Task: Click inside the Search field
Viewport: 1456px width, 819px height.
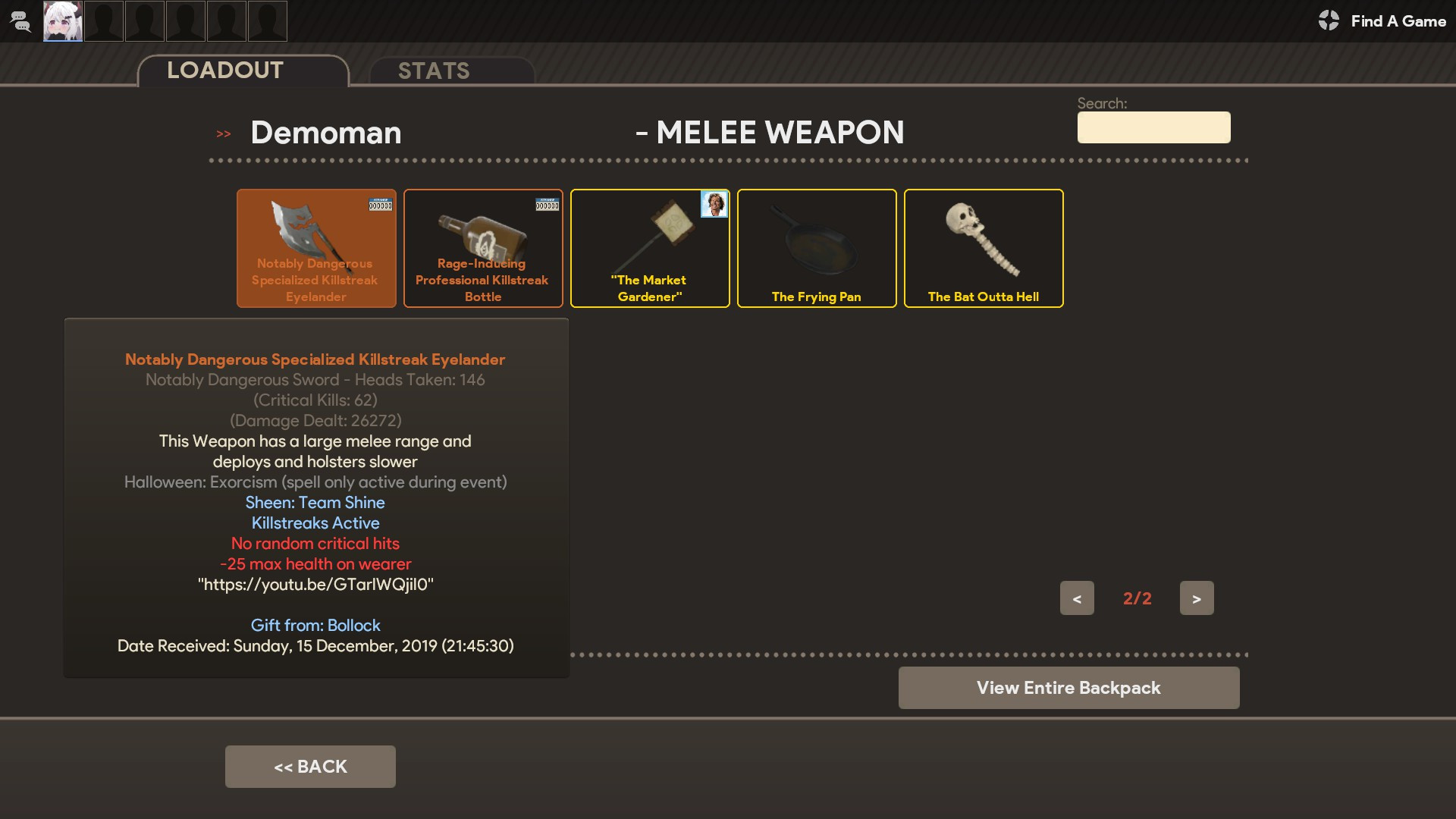Action: point(1153,127)
